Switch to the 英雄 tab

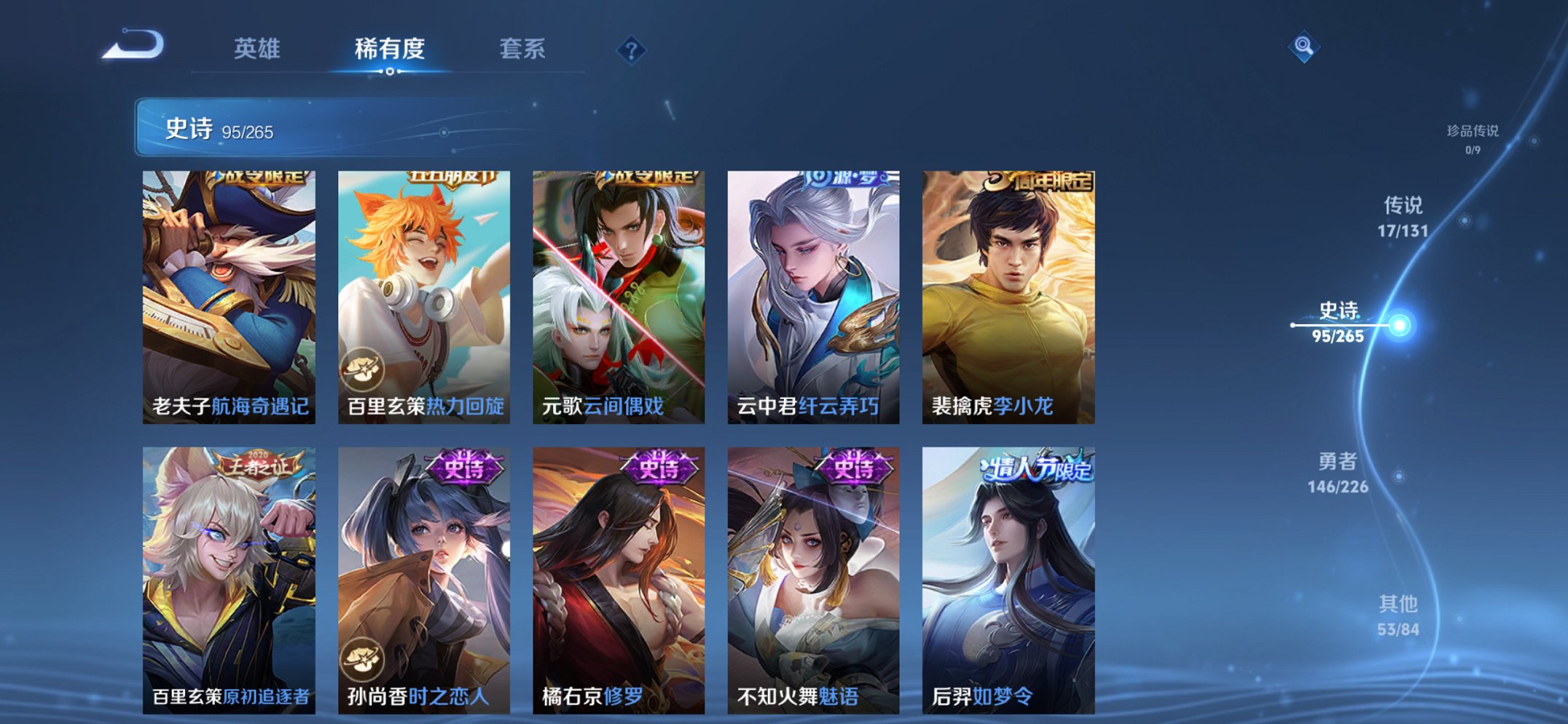coord(258,50)
